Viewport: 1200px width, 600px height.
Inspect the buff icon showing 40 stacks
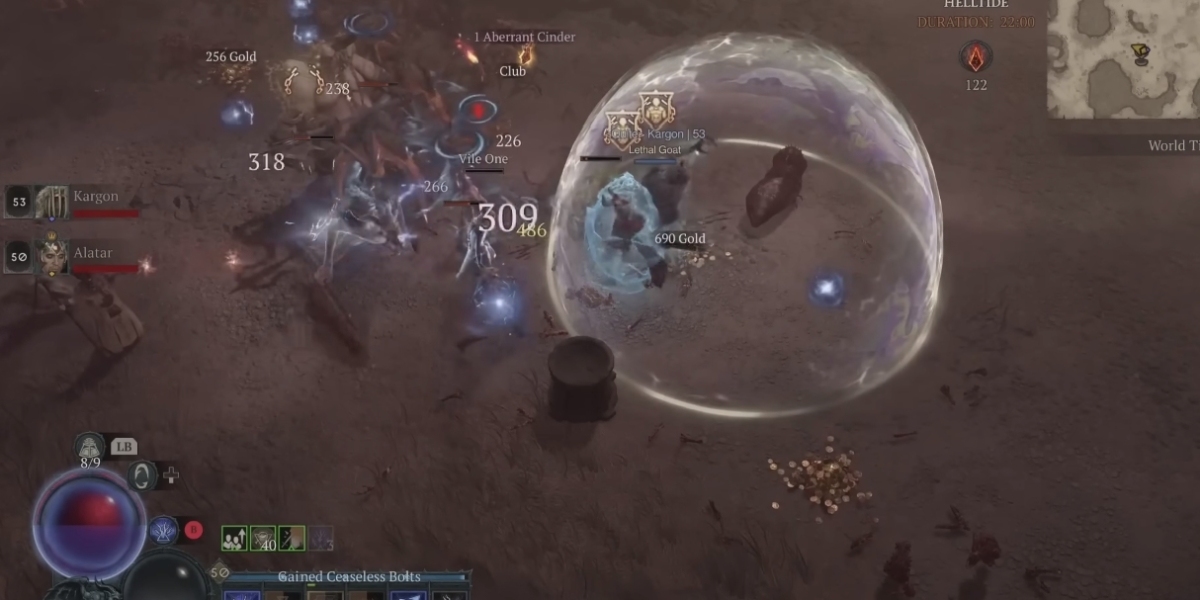point(263,539)
